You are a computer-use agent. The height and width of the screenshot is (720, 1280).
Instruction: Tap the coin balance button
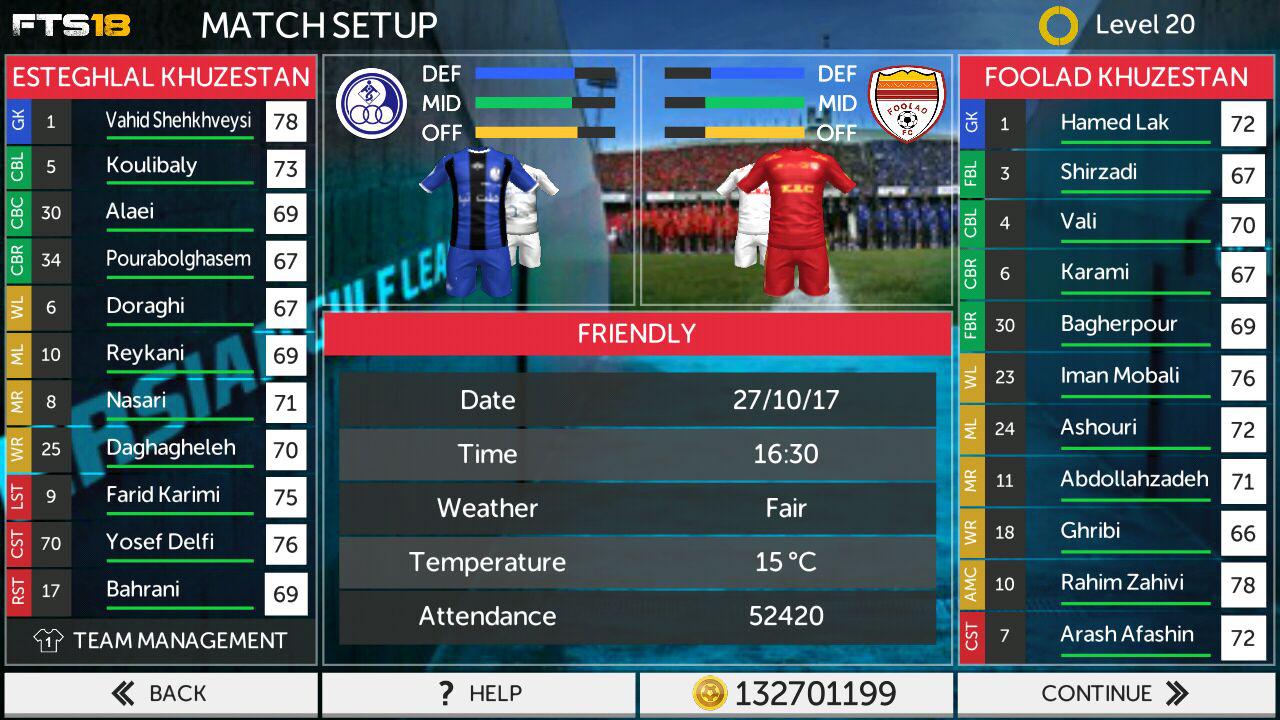[x=796, y=693]
